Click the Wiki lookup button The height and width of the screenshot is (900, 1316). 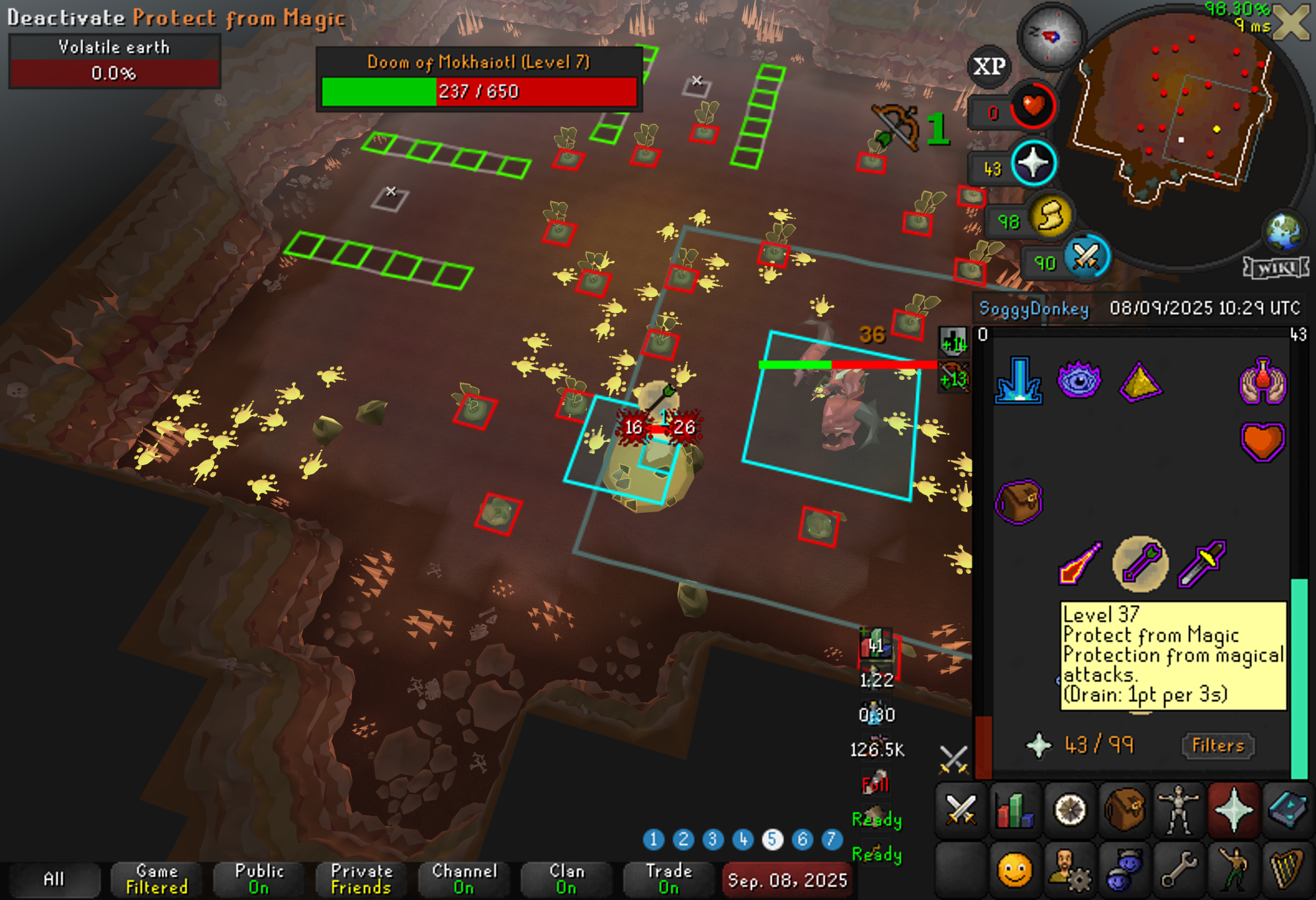tap(1276, 268)
